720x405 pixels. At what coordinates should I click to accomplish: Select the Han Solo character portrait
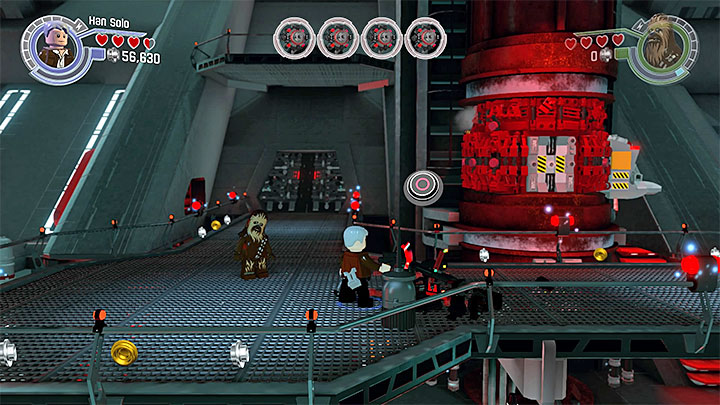51,46
